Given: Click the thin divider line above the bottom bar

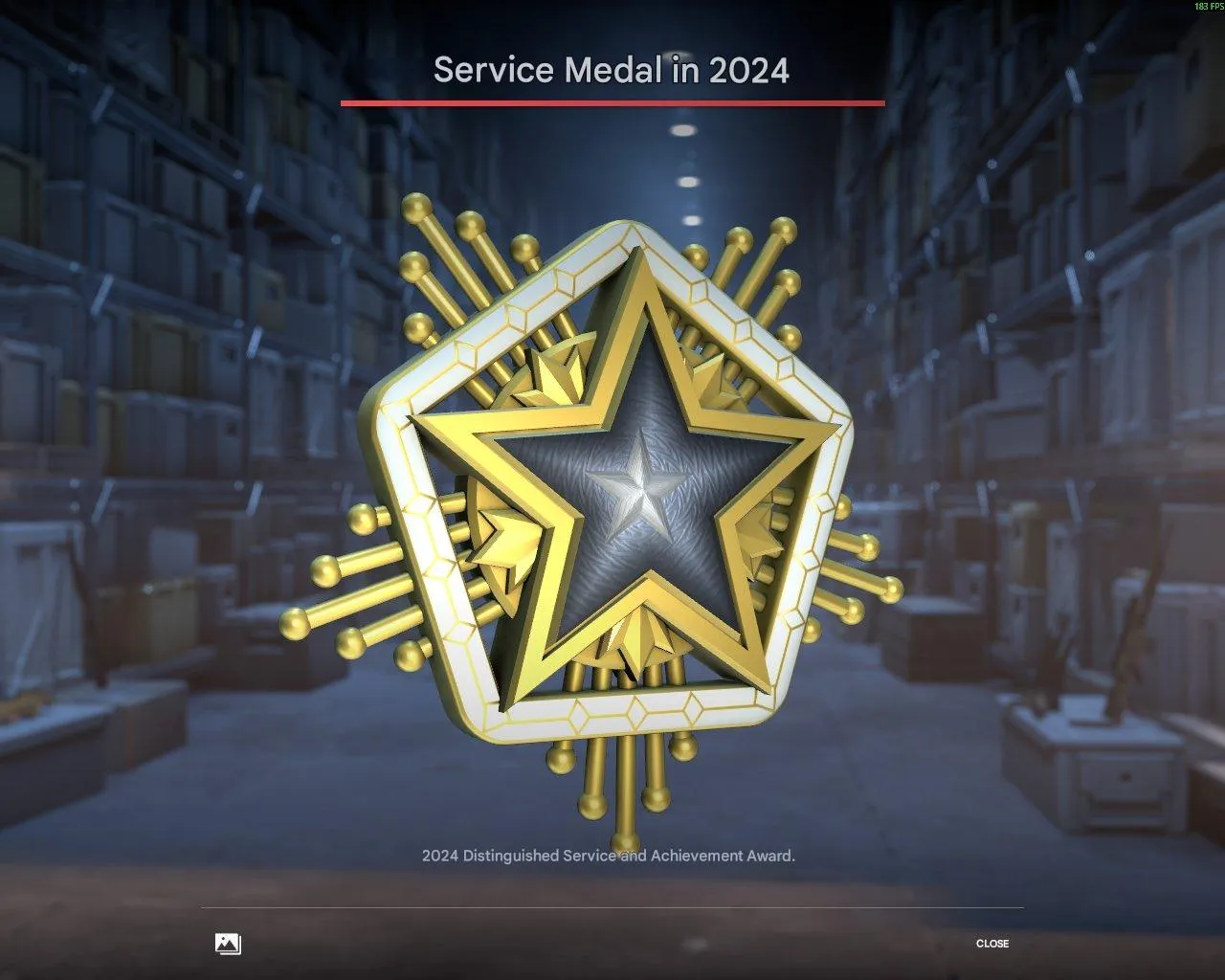Looking at the screenshot, I should 612,906.
